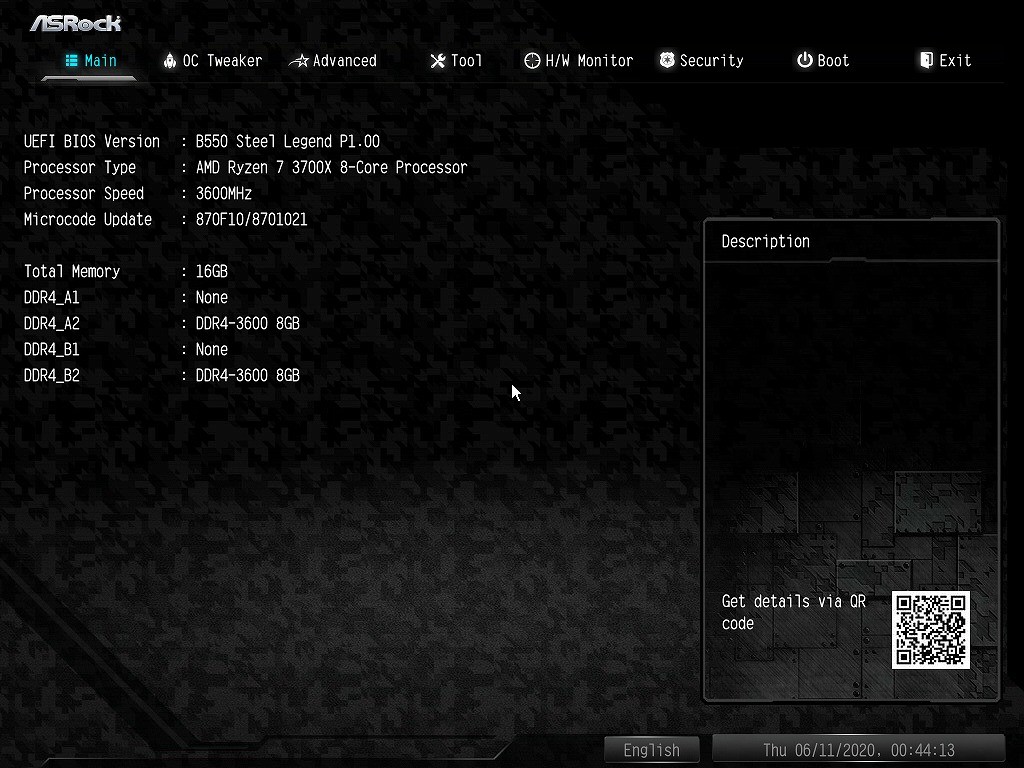
Task: Click the English language button
Action: pos(651,750)
